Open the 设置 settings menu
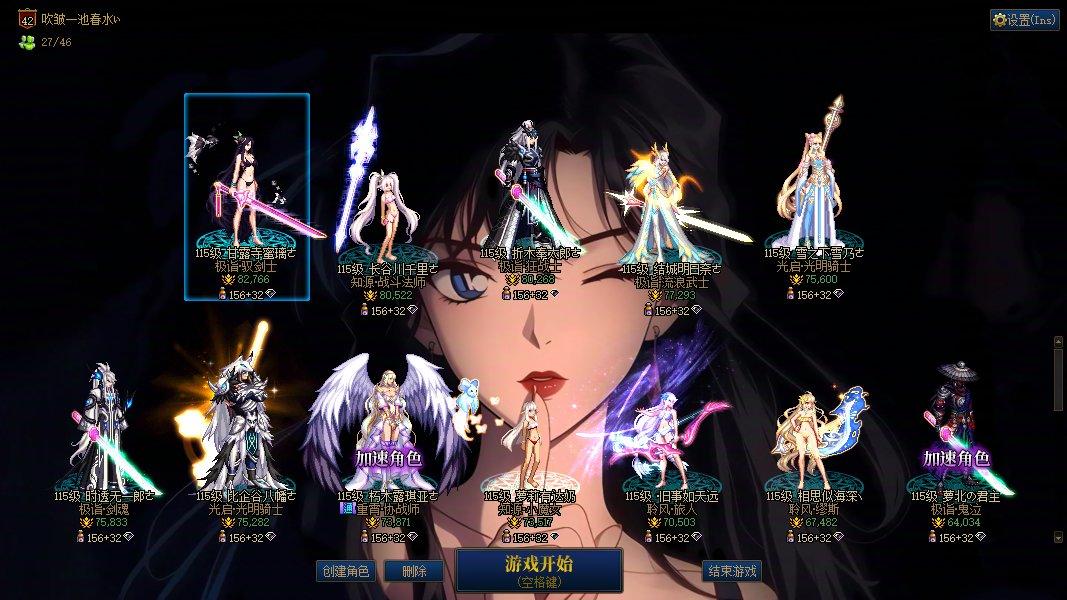The width and height of the screenshot is (1067, 600). tap(1024, 20)
